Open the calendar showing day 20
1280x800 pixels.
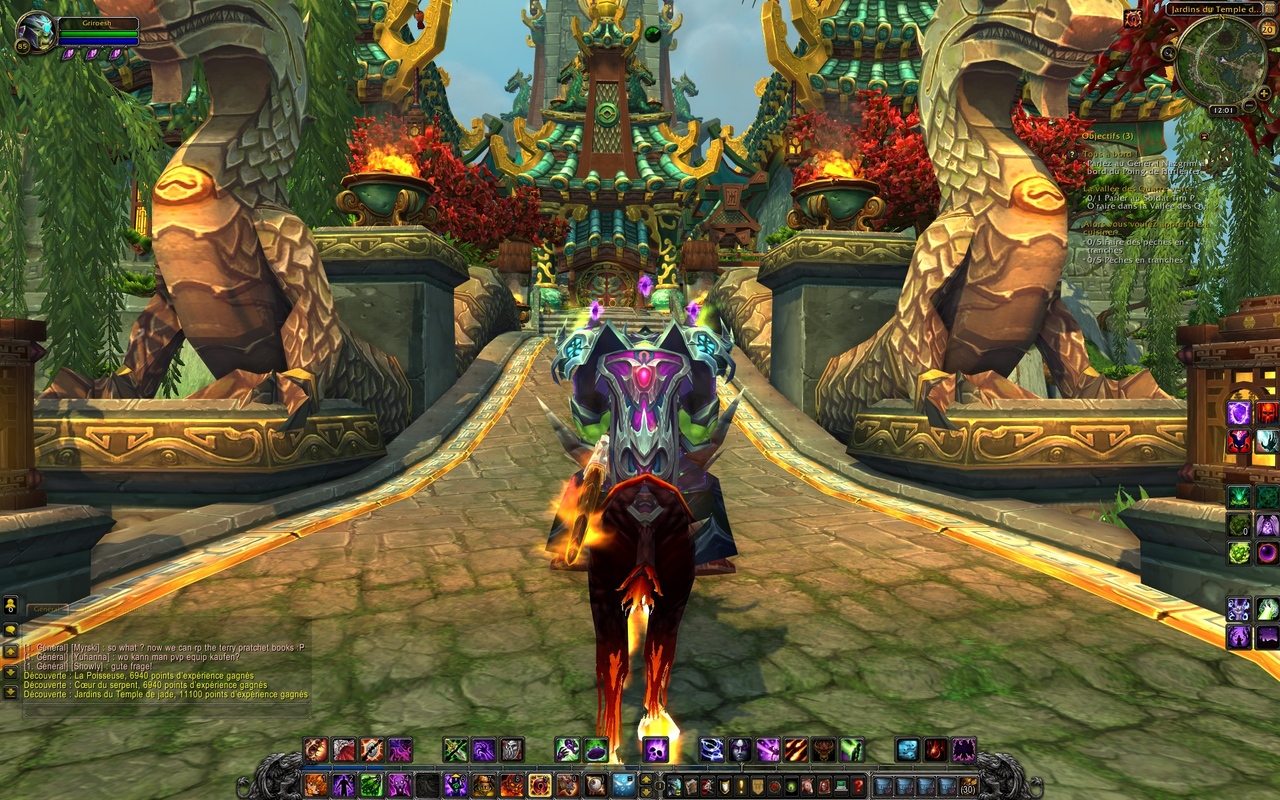pyautogui.click(x=1268, y=29)
